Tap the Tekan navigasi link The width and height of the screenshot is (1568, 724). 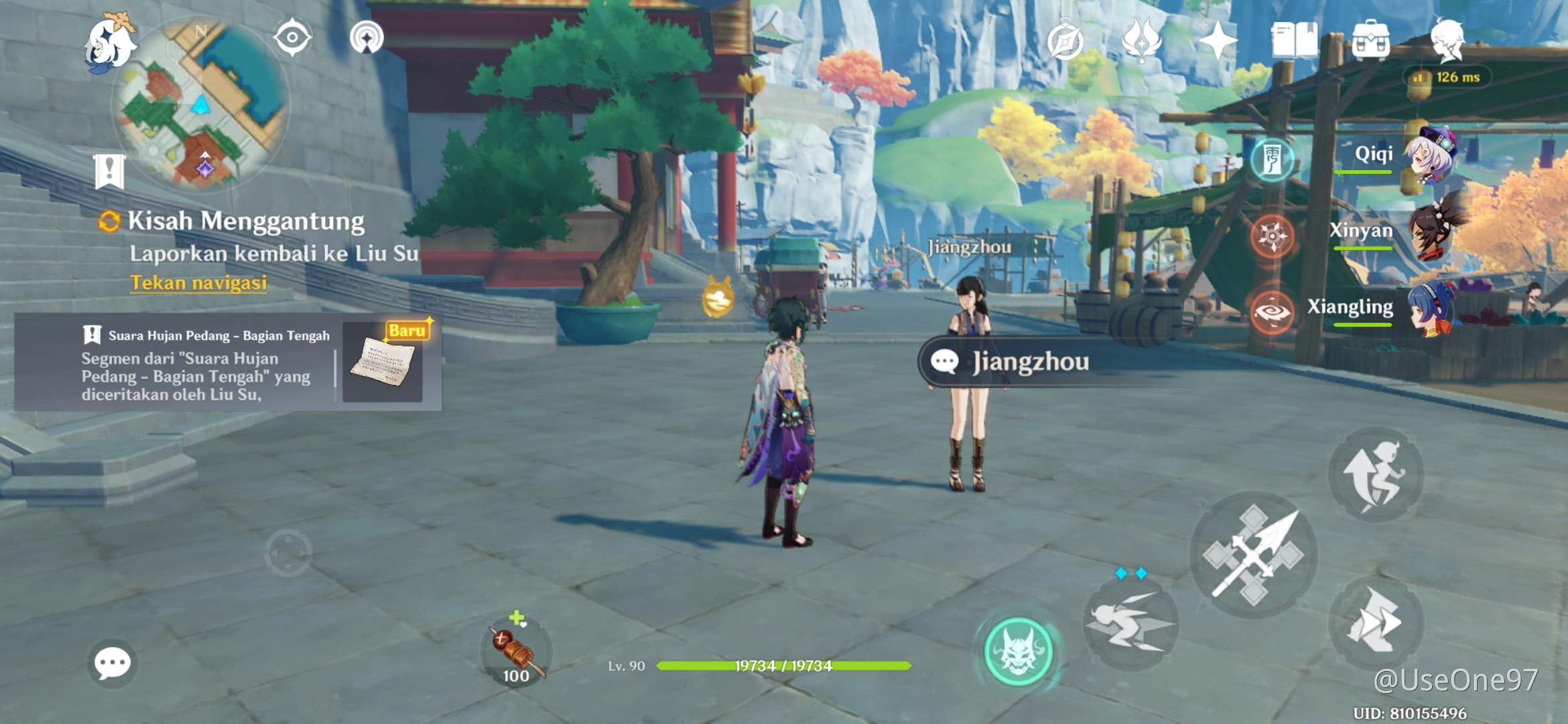[198, 283]
